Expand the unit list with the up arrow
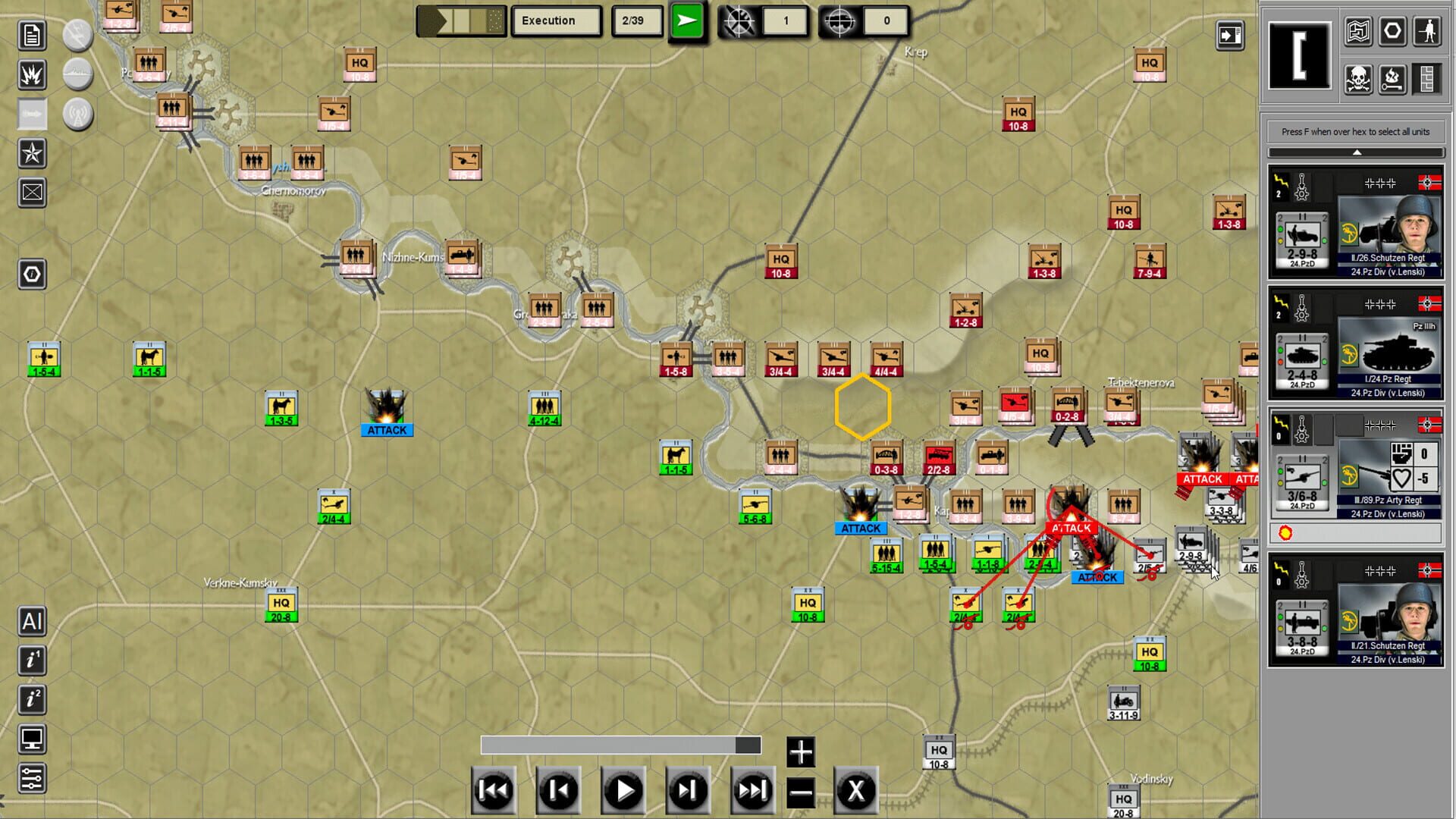This screenshot has height=819, width=1456. coord(1355,151)
